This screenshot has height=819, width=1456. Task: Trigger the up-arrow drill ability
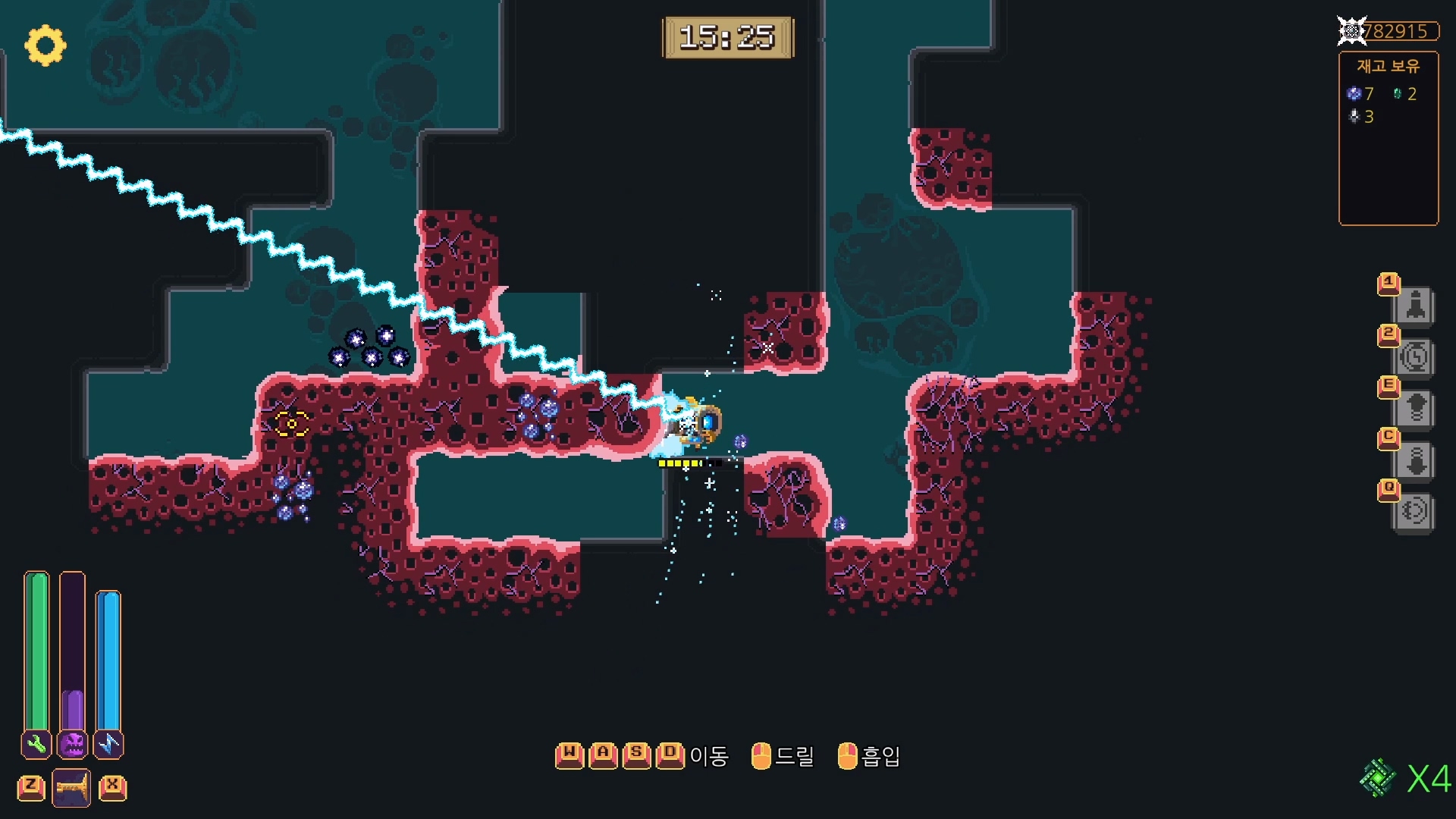click(1415, 409)
